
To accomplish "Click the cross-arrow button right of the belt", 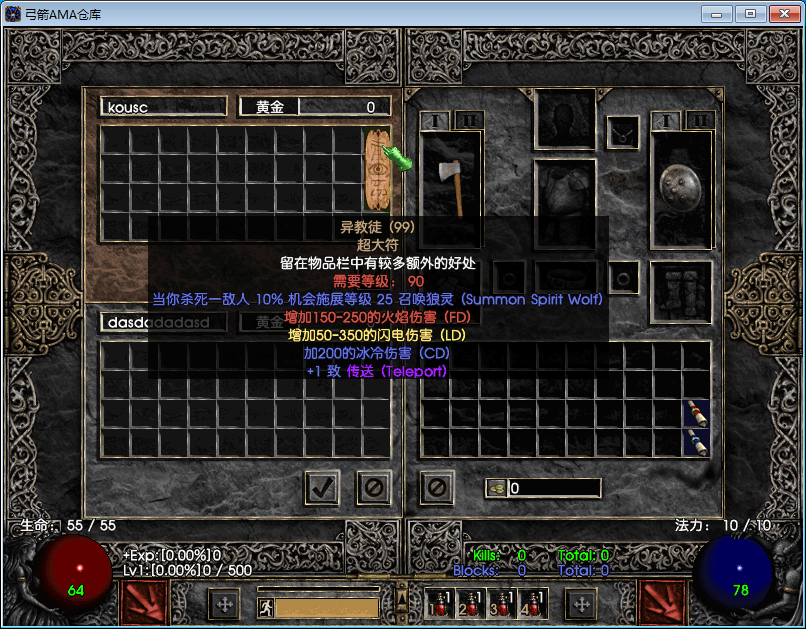I will point(581,604).
